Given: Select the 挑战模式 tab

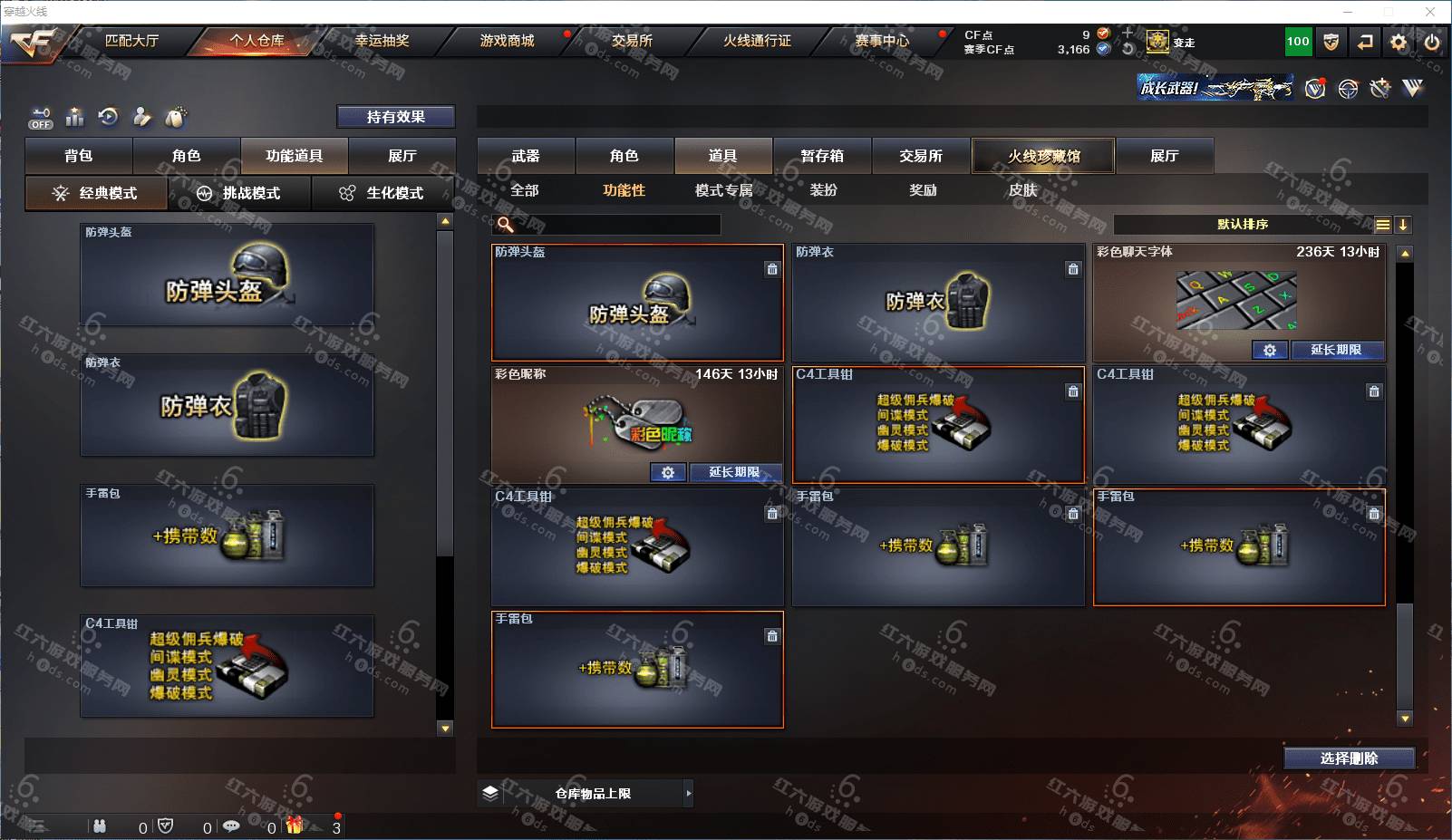Looking at the screenshot, I should pyautogui.click(x=240, y=193).
